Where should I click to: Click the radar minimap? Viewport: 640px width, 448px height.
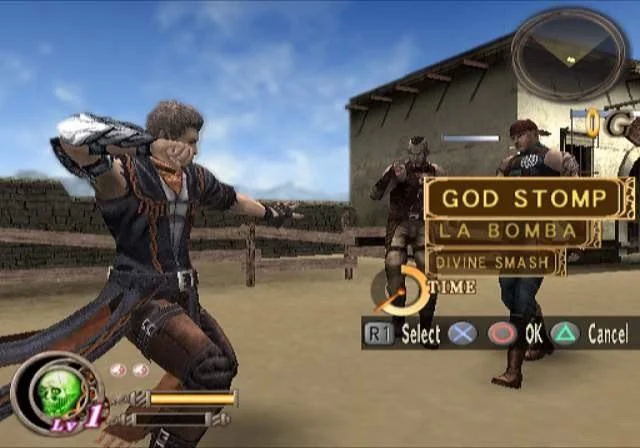tap(570, 53)
